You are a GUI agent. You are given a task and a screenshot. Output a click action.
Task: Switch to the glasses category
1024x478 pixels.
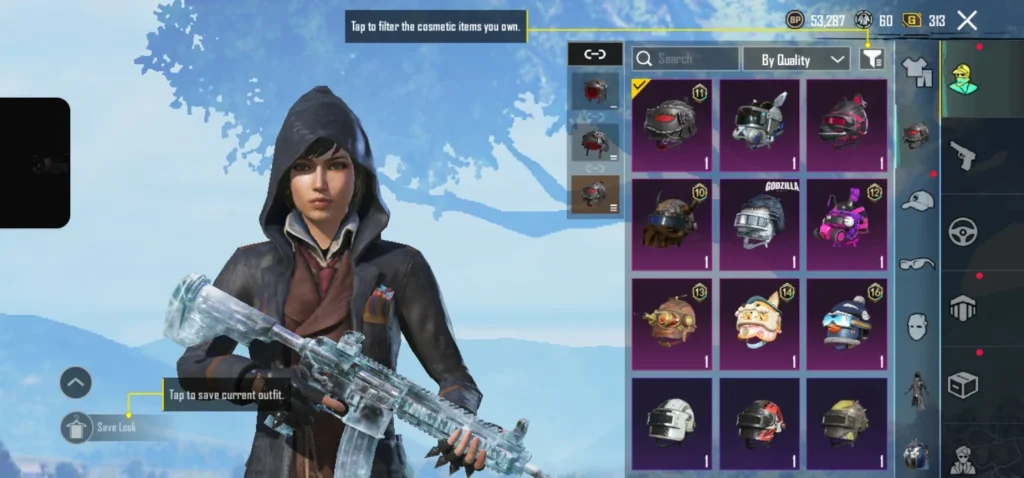(x=916, y=264)
